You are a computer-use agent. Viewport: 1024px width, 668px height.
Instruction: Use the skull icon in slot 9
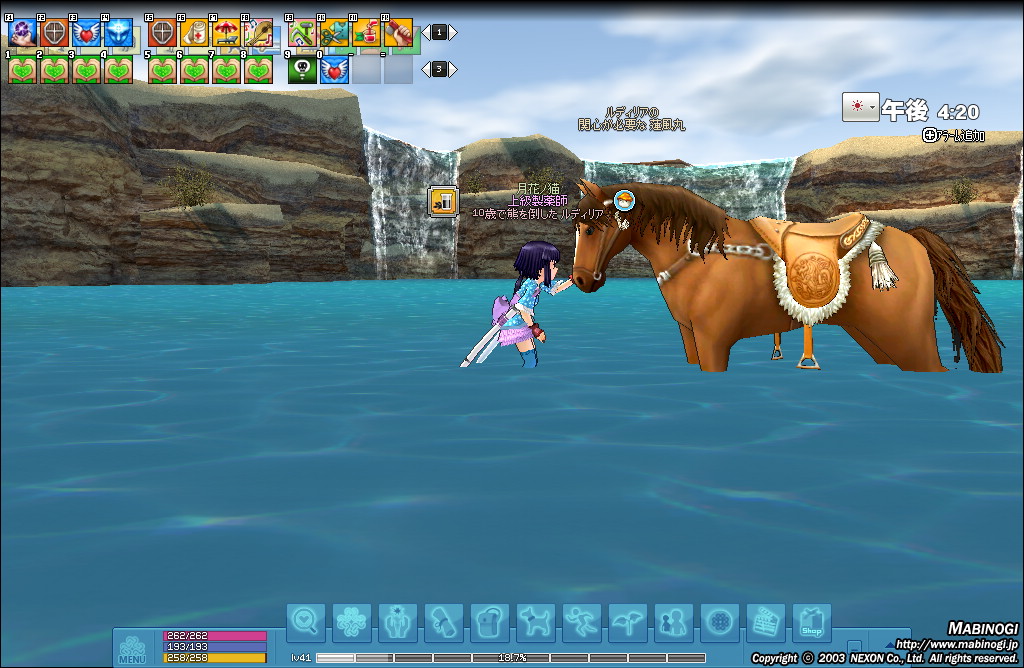(302, 70)
